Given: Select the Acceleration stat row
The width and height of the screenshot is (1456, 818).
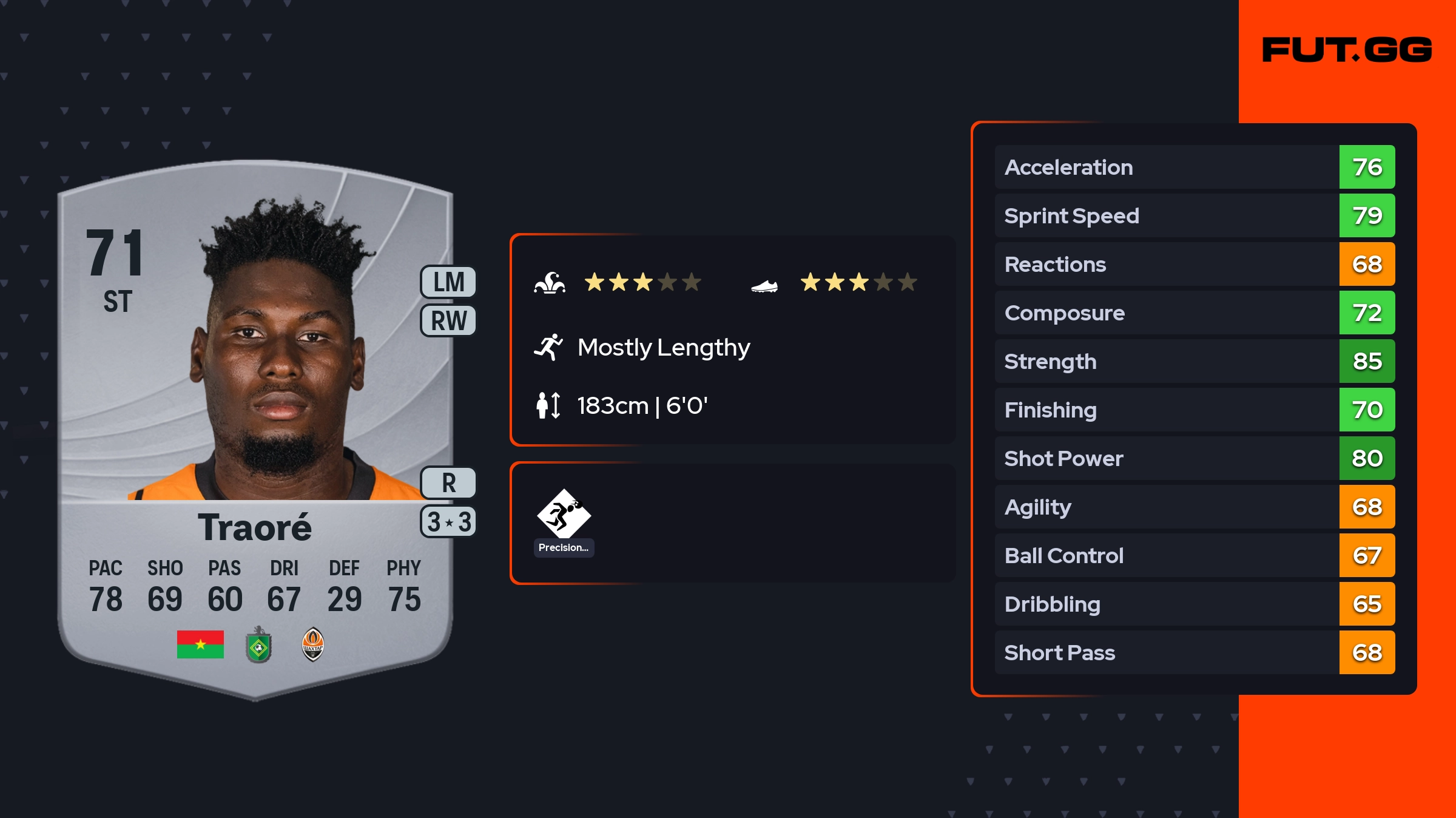Looking at the screenshot, I should point(1194,167).
